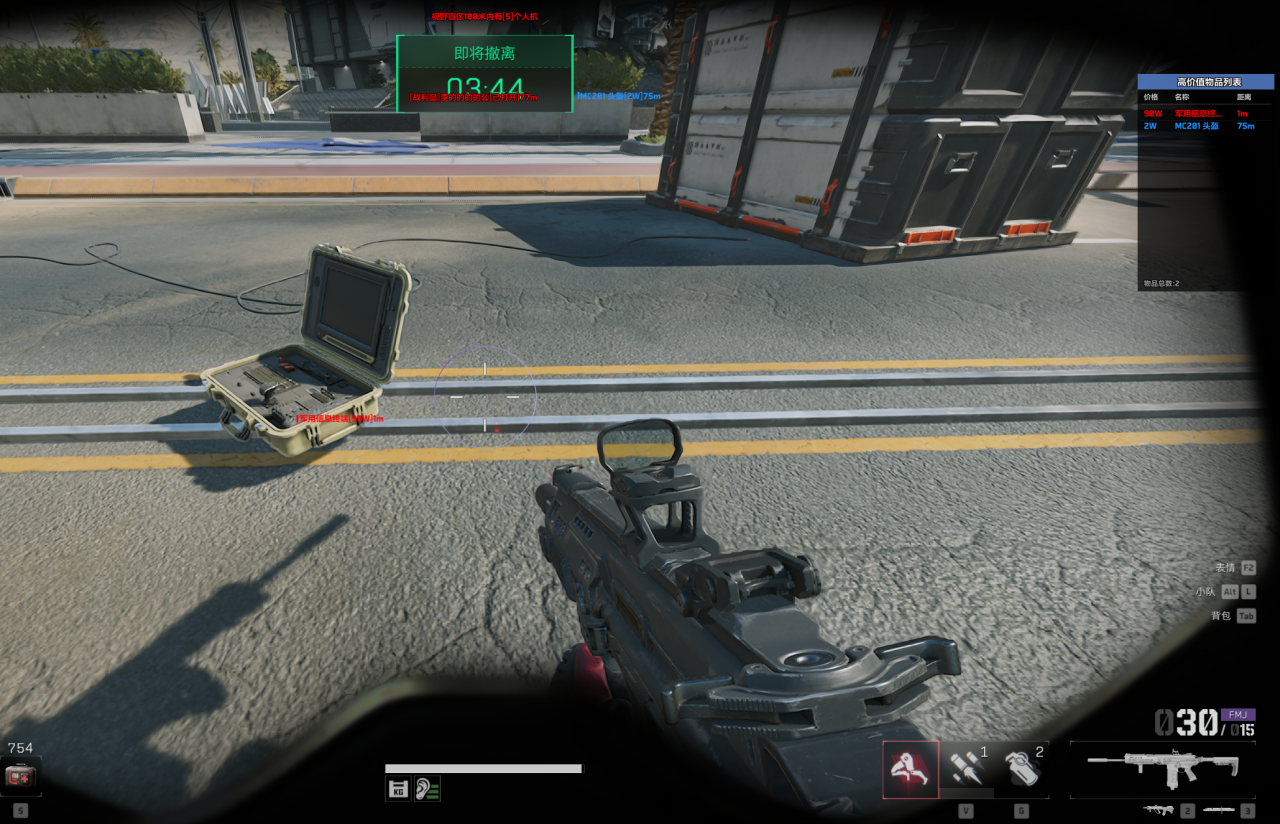Click the 高价值物品列表 panel header
The image size is (1280, 824).
pos(1205,82)
